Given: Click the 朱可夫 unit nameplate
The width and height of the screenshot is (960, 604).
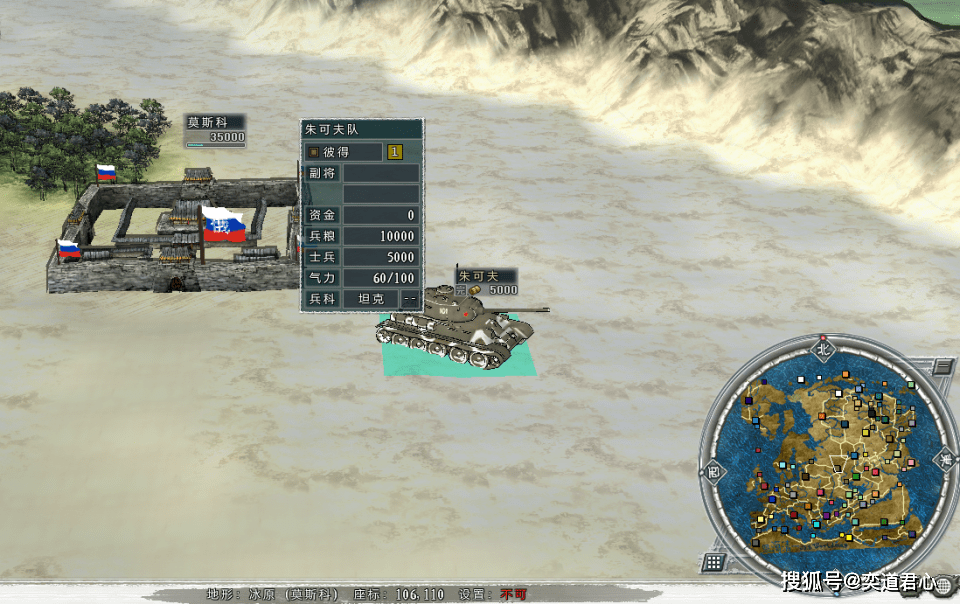Looking at the screenshot, I should (x=487, y=282).
